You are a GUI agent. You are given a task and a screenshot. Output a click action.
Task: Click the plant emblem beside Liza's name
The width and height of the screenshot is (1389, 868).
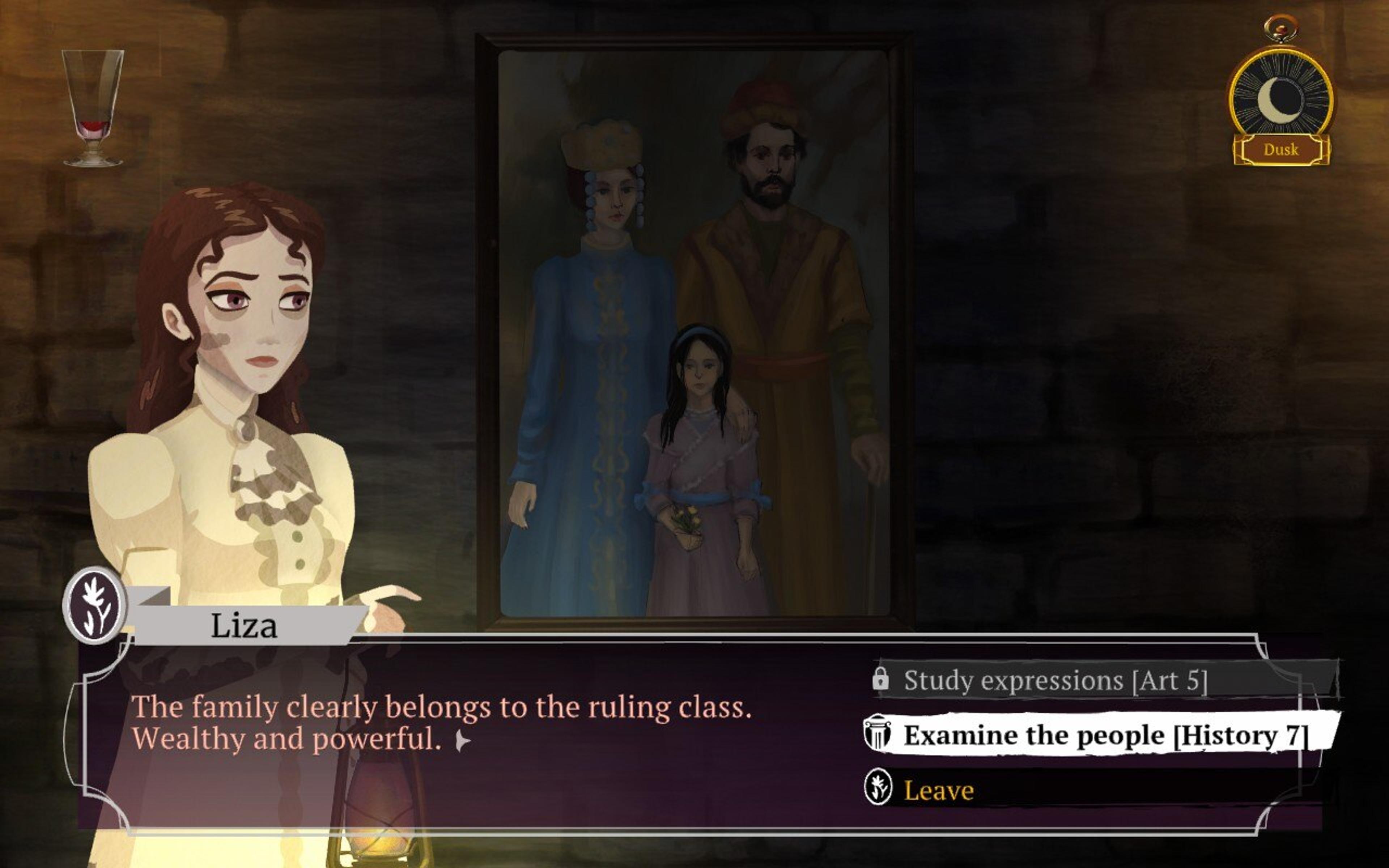pyautogui.click(x=95, y=604)
